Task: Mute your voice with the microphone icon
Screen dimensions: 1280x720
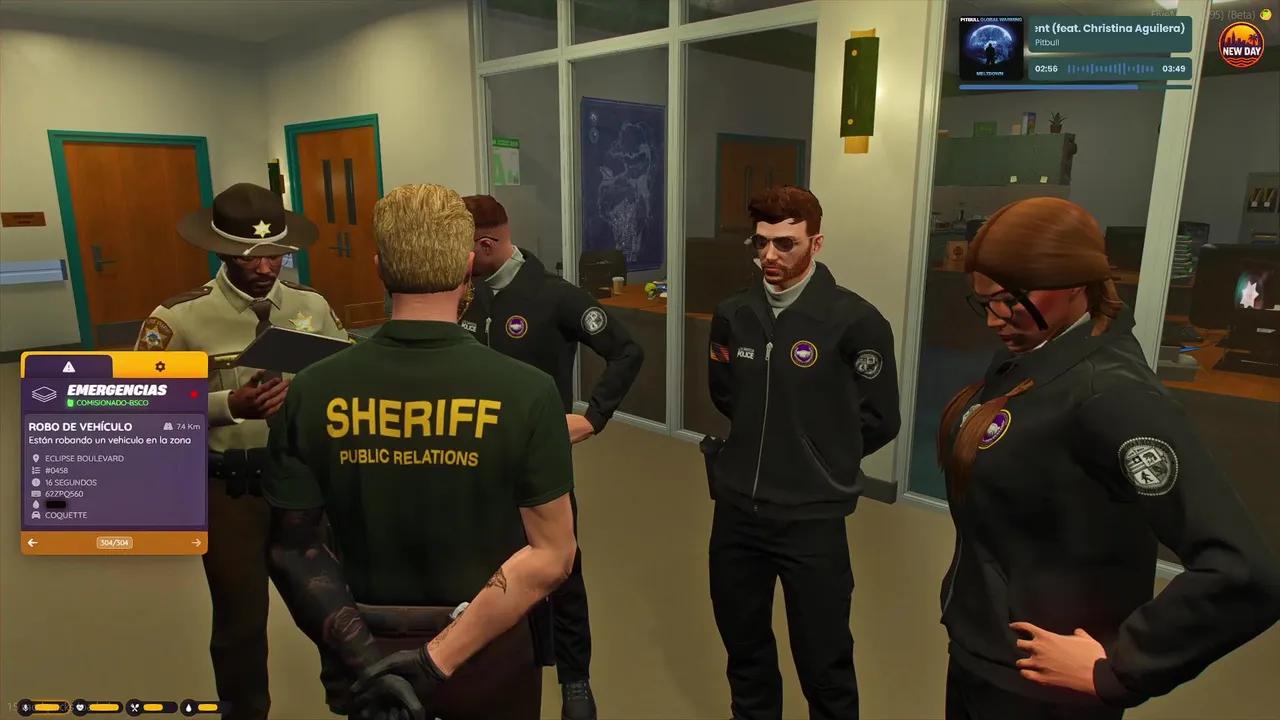Action: (x=25, y=707)
